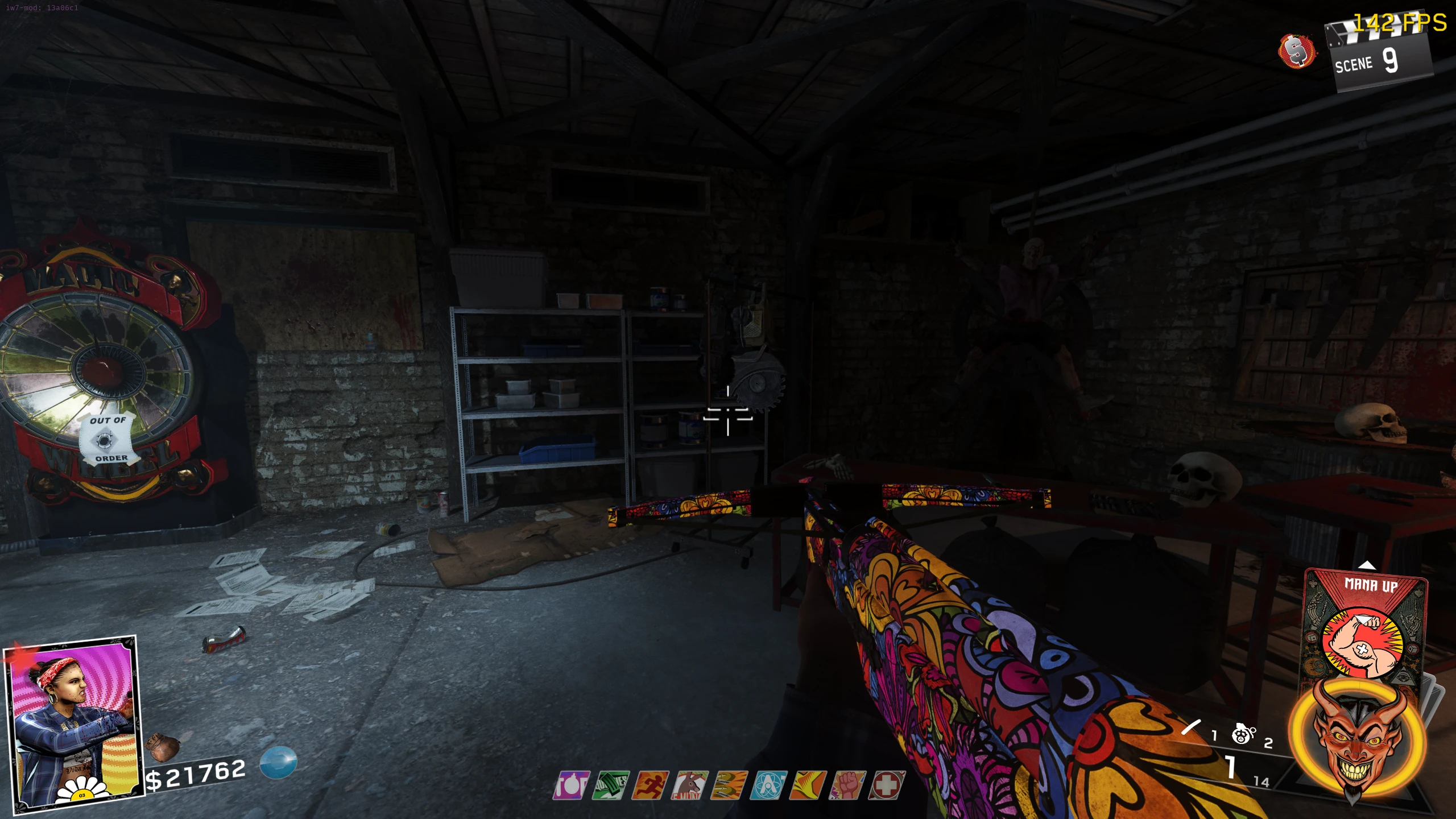The image size is (1456, 819).
Task: Select the yellow flame slide perk icon
Action: point(808,785)
